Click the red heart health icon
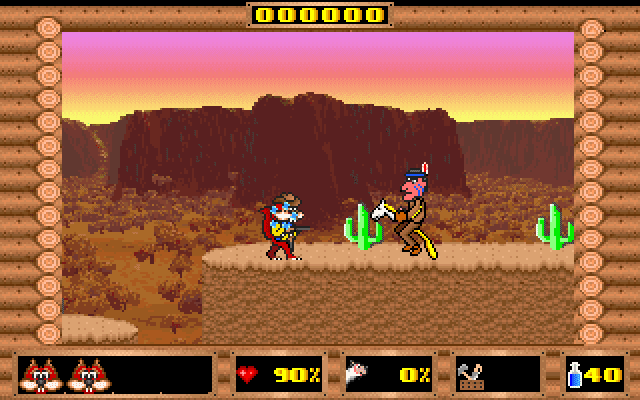640x400 pixels. click(248, 375)
